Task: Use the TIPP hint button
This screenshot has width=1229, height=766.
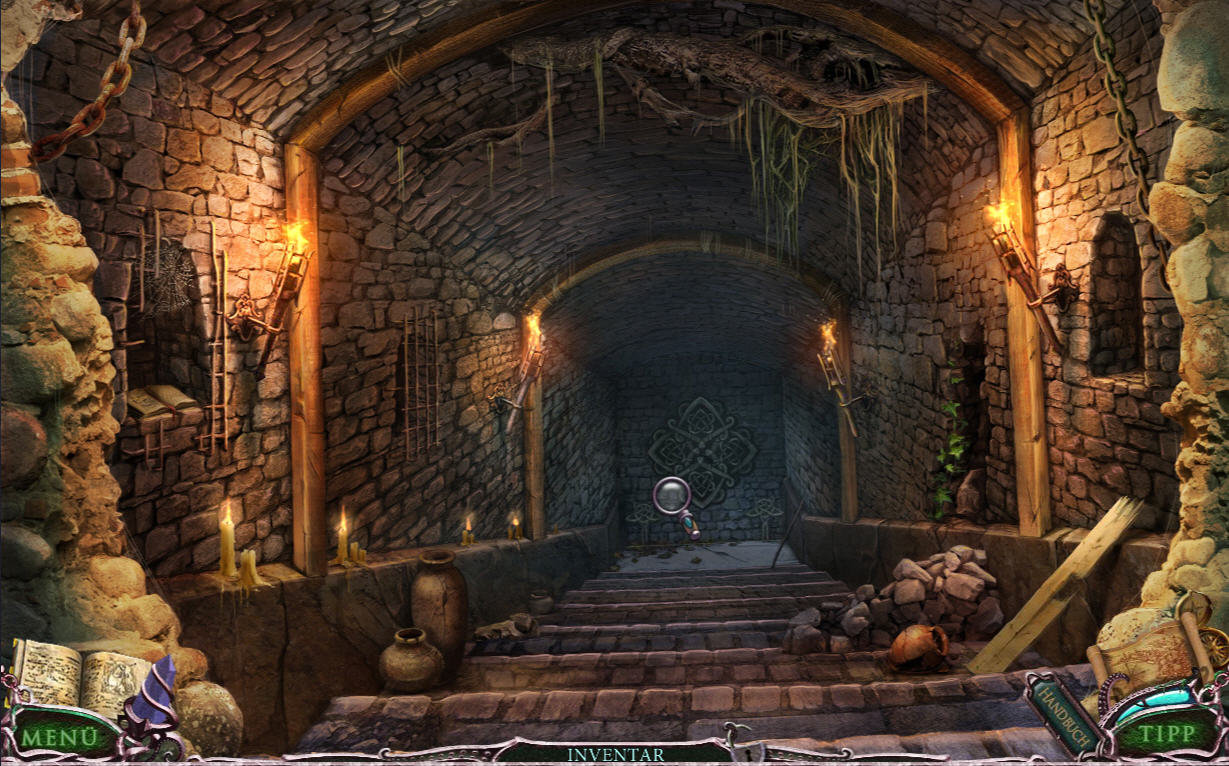Action: pyautogui.click(x=1167, y=734)
